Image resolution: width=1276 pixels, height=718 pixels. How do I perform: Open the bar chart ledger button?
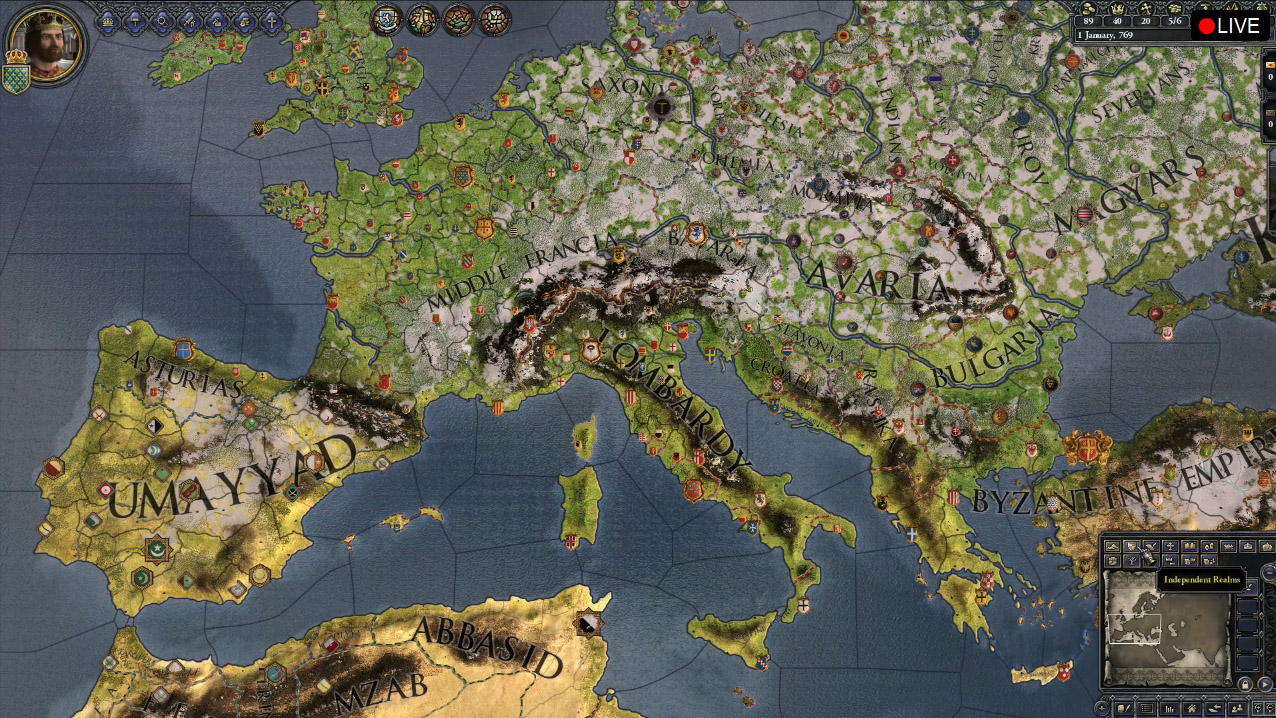[x=1169, y=708]
